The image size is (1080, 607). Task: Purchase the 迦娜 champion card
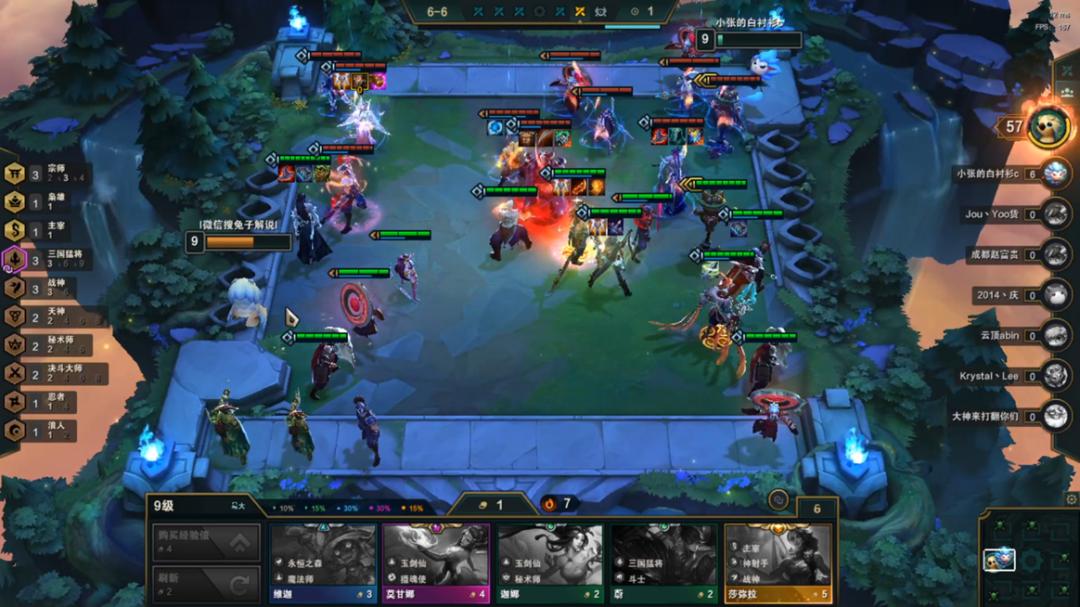[x=550, y=562]
